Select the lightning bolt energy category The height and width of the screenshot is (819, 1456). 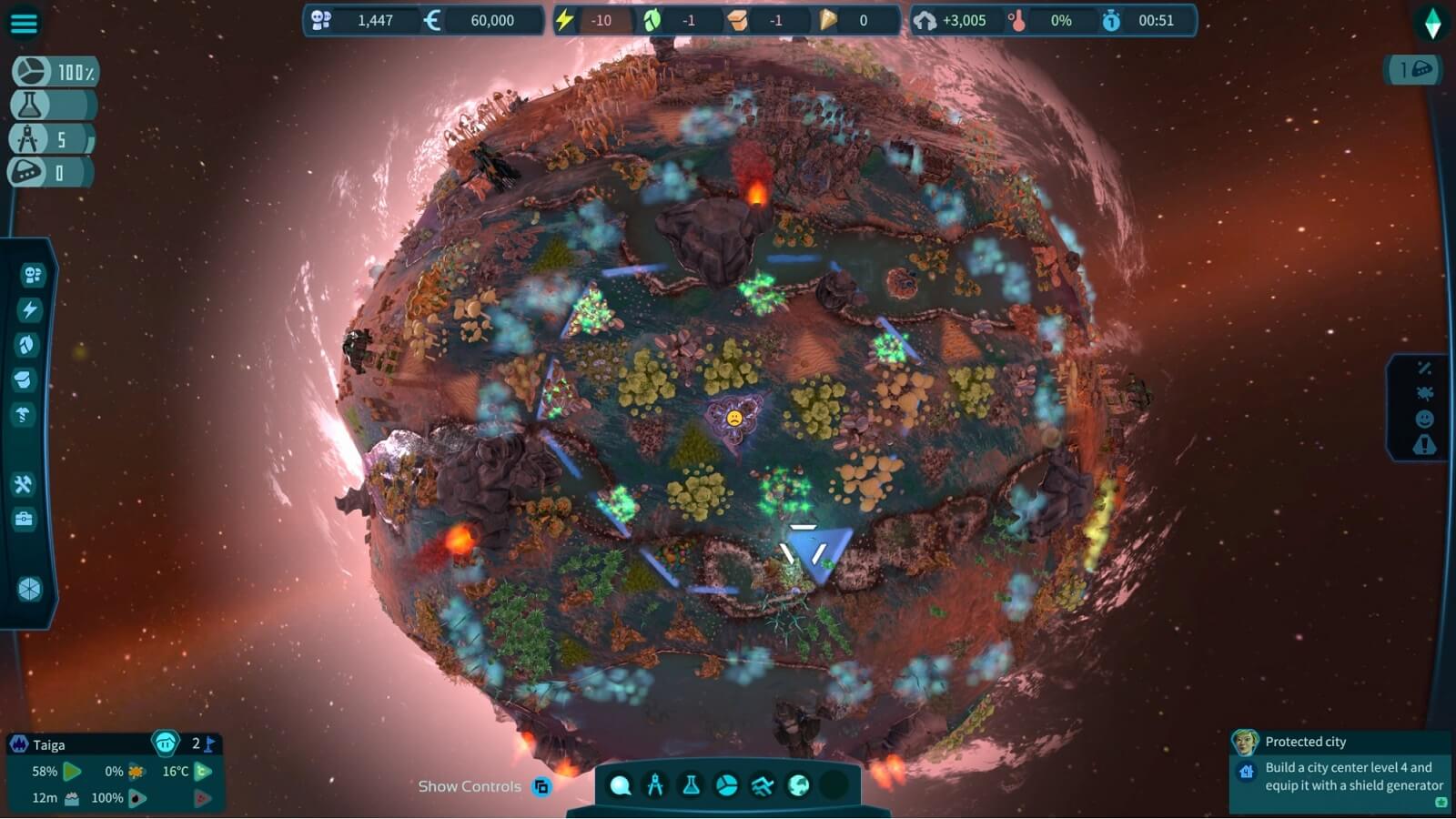(x=30, y=309)
